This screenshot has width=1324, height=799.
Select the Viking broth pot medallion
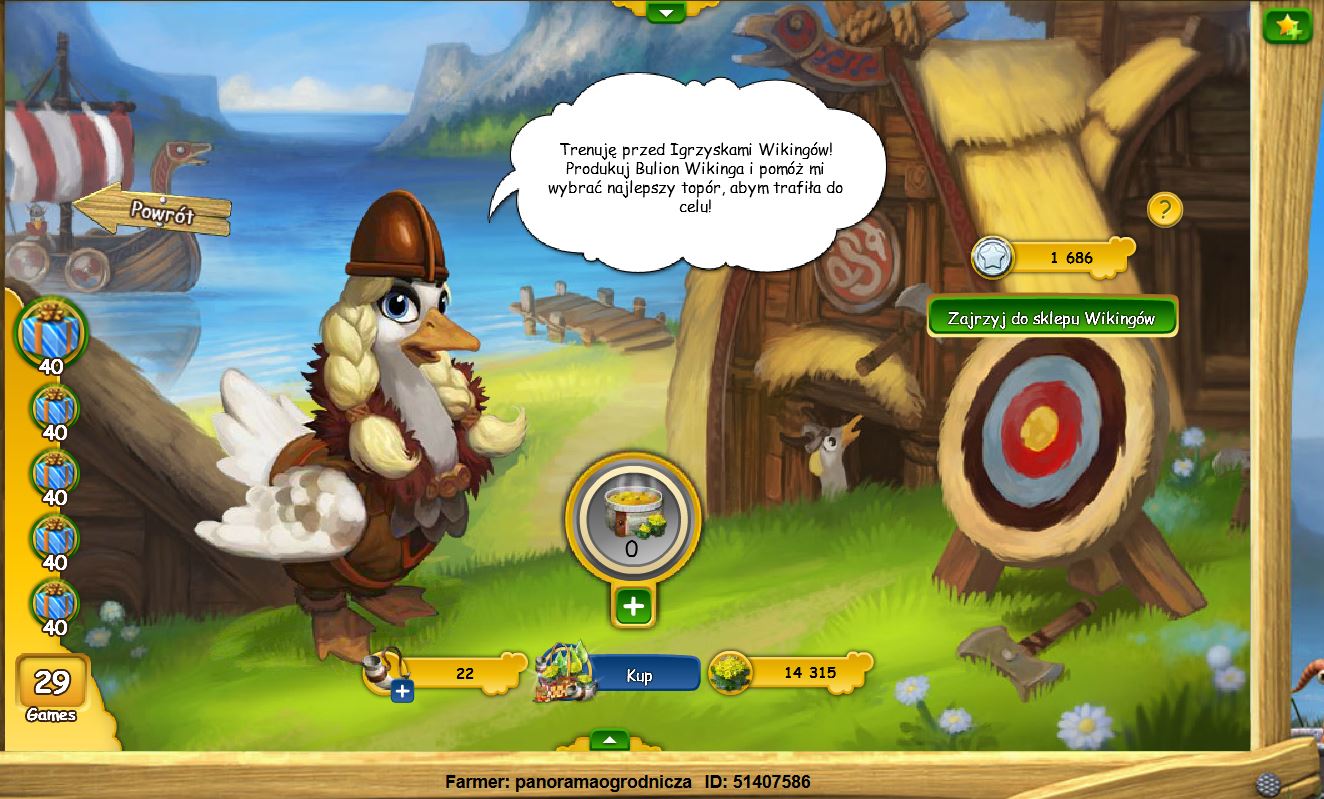(632, 519)
